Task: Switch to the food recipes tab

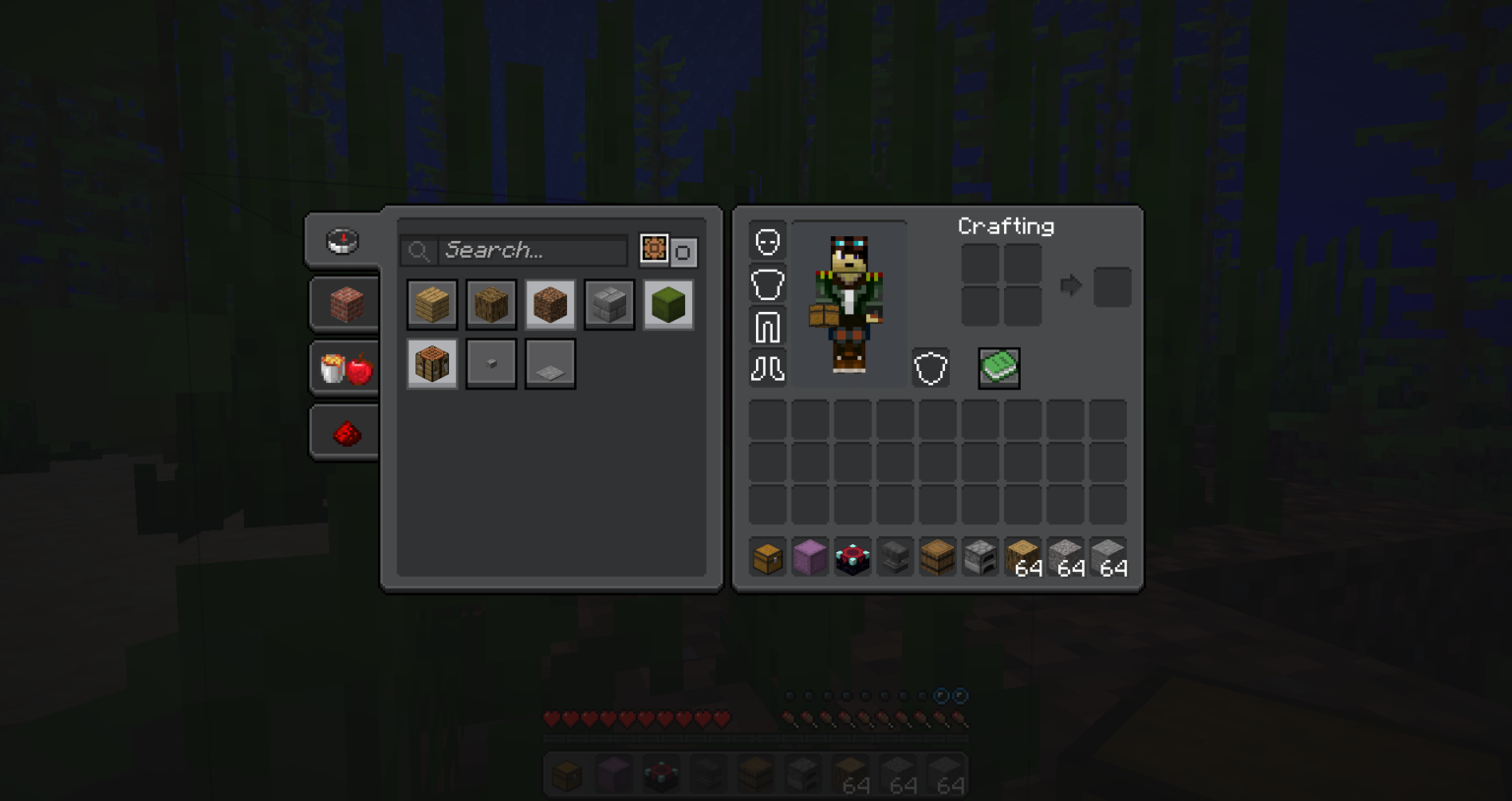Action: point(344,367)
